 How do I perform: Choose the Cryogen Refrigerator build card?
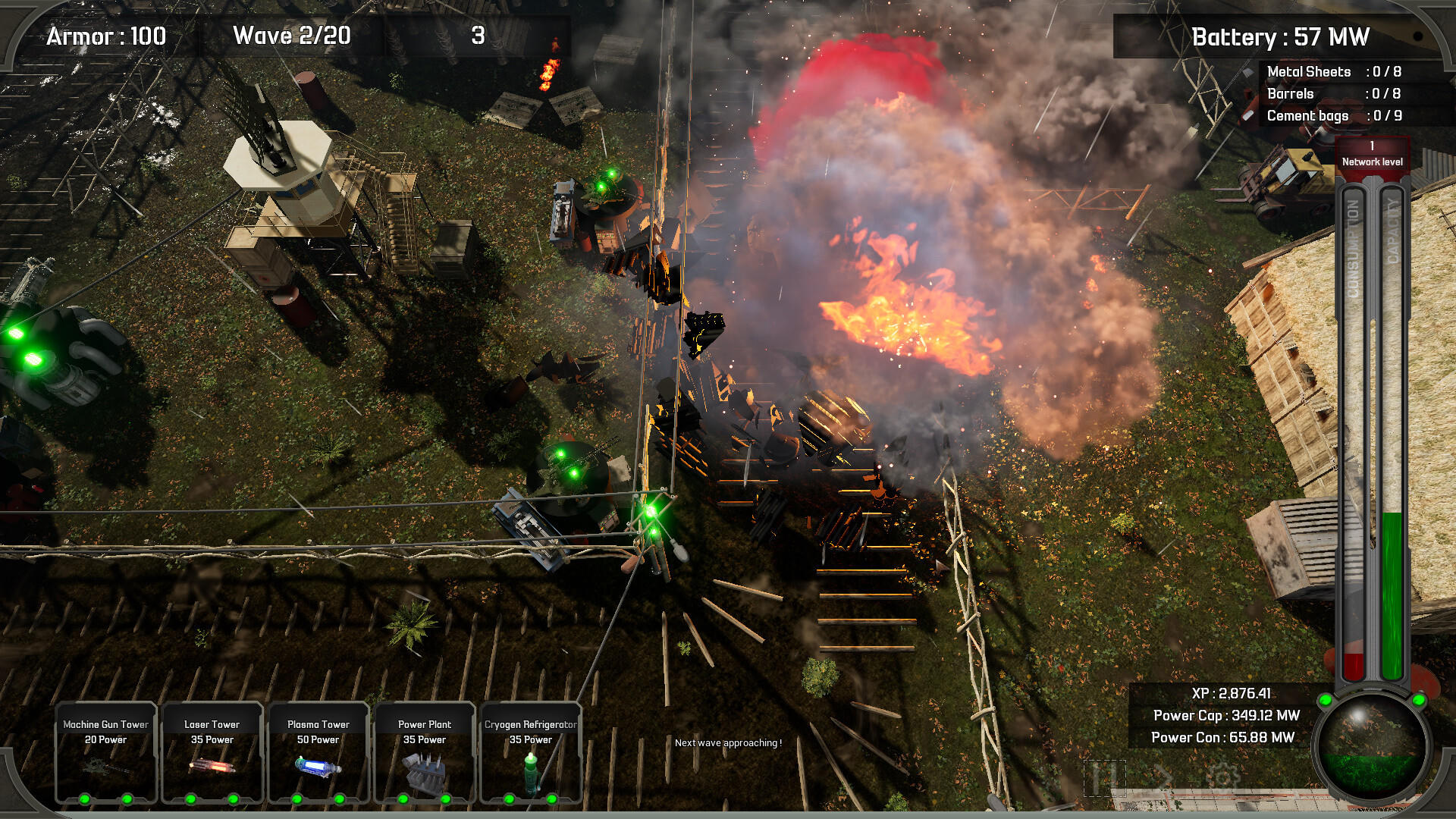pos(531,752)
